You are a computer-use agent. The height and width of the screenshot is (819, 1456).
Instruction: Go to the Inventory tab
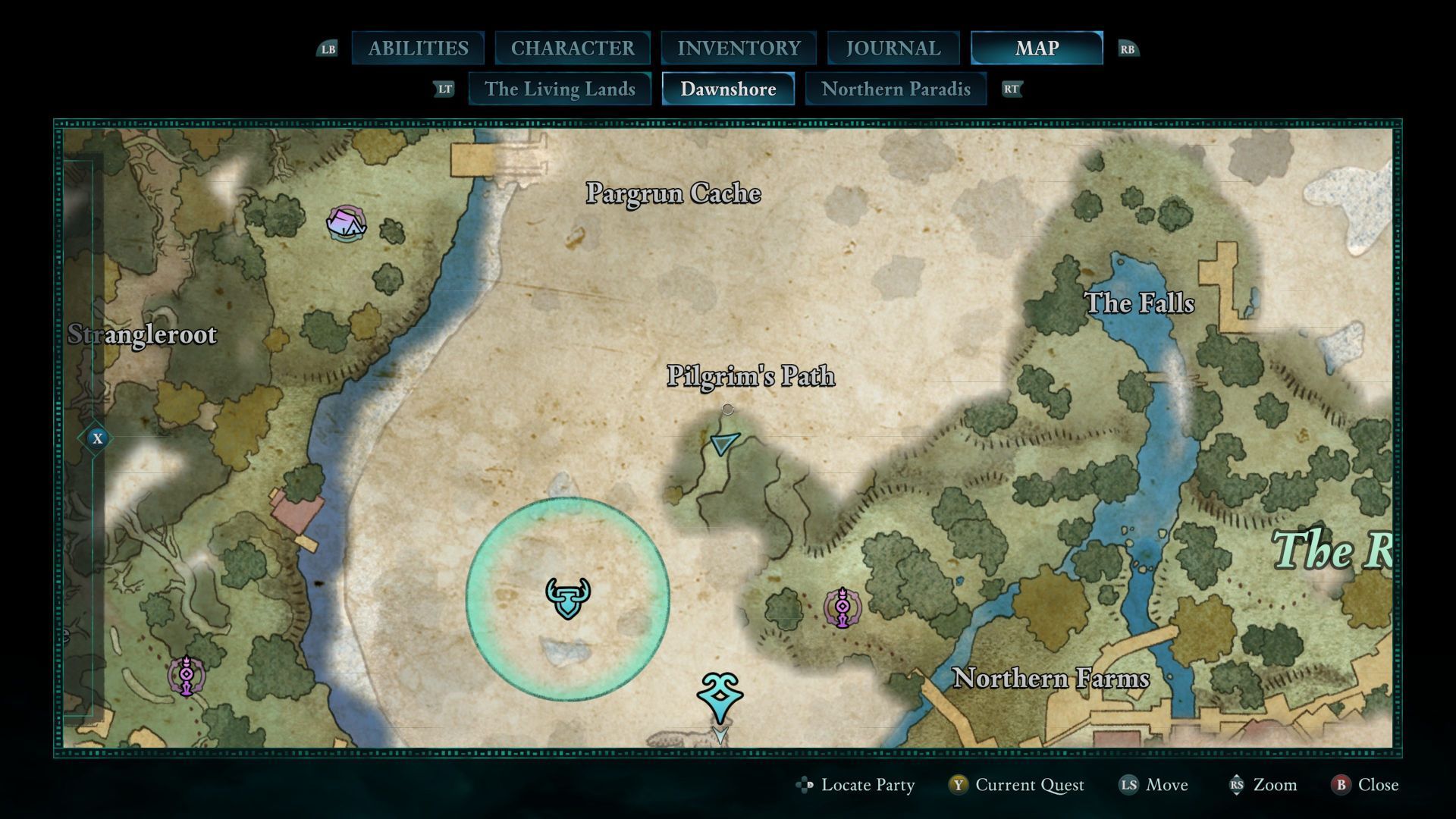[739, 49]
